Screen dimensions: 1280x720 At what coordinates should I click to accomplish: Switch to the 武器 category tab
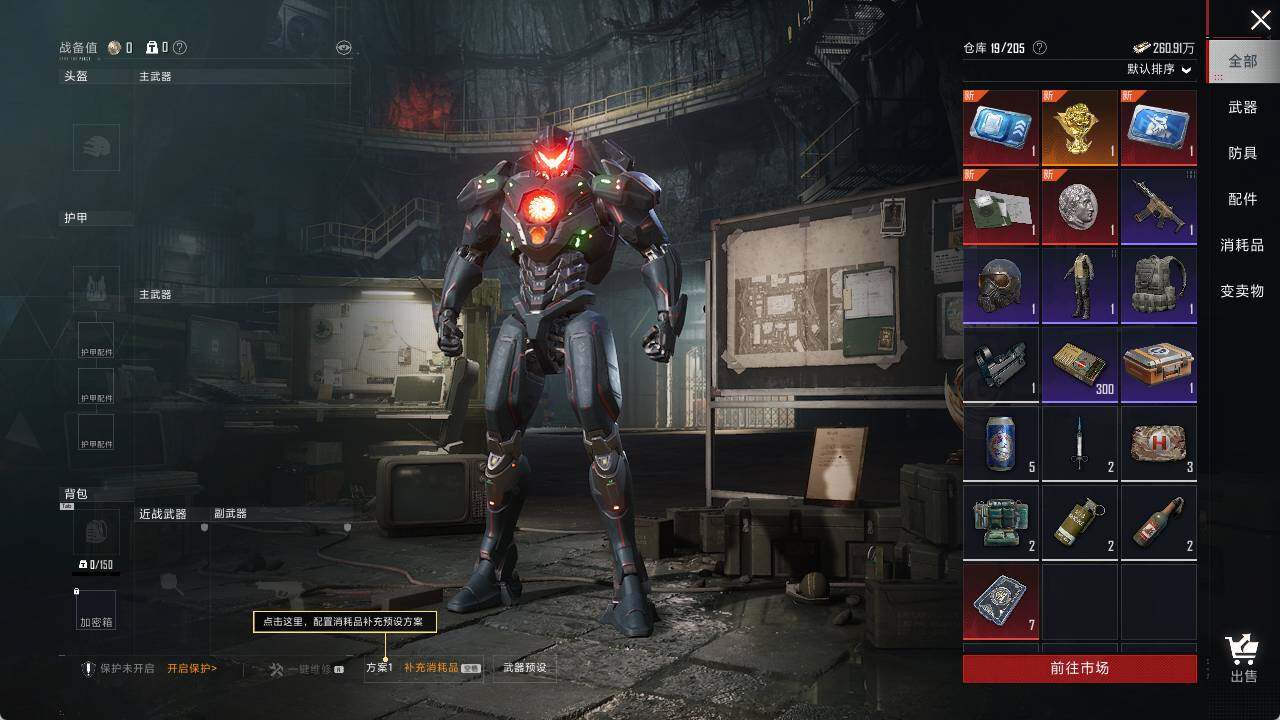pos(1242,107)
